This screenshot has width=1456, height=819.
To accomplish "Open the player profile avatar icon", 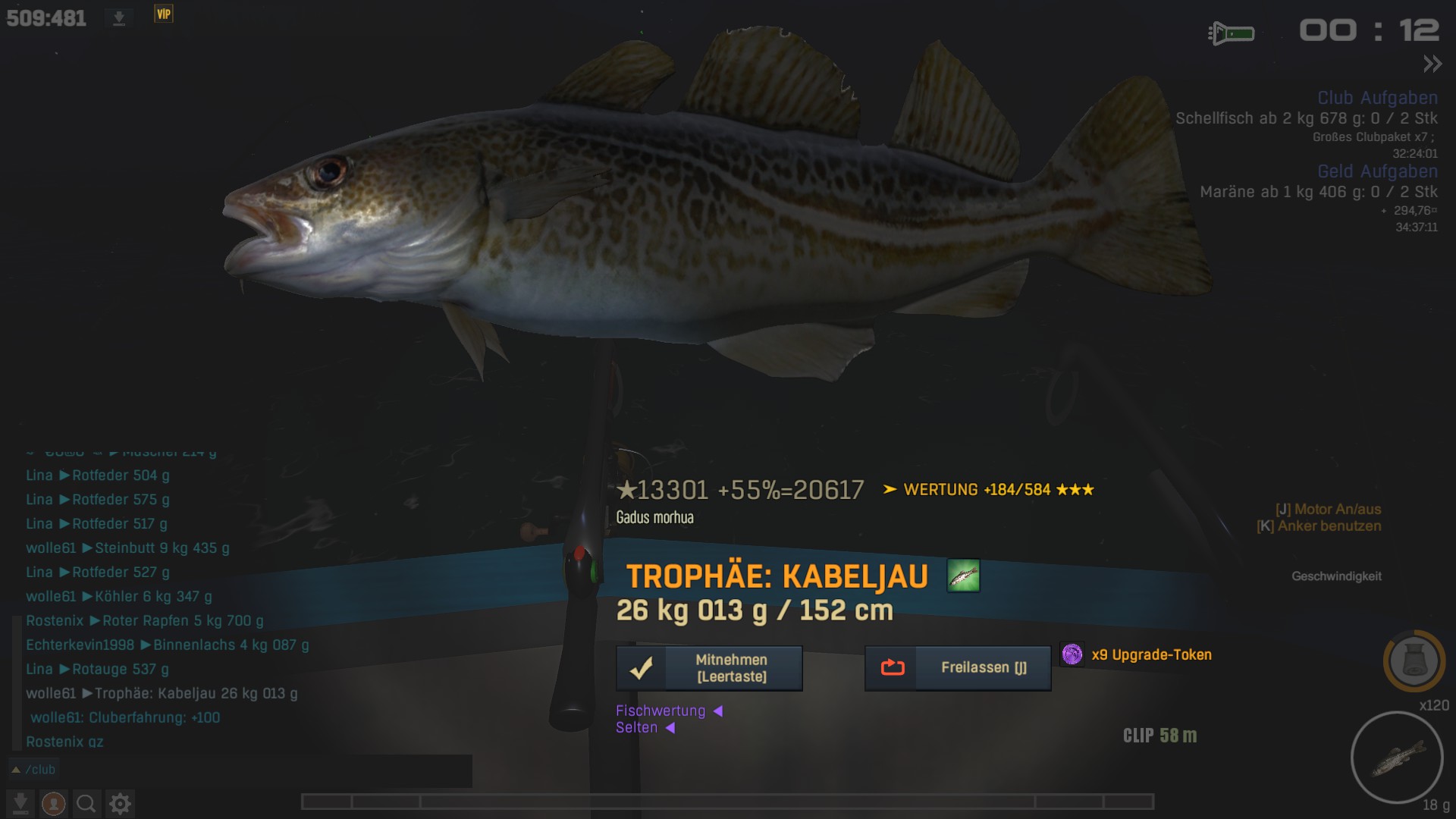I will tap(53, 803).
